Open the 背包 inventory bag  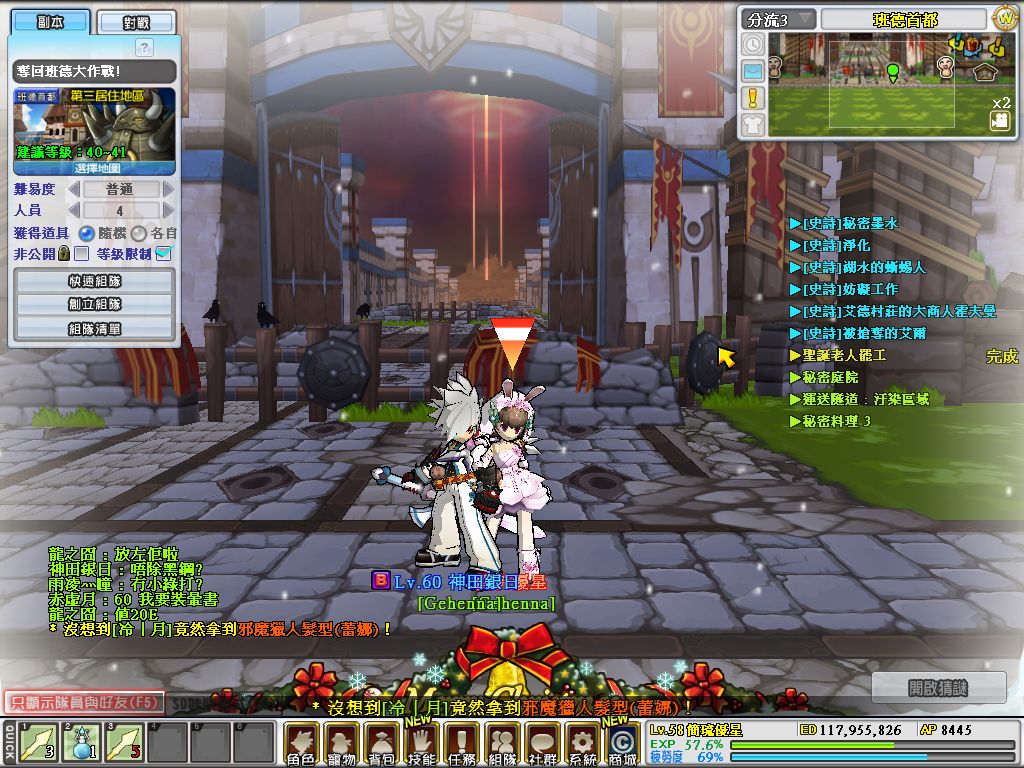click(381, 744)
